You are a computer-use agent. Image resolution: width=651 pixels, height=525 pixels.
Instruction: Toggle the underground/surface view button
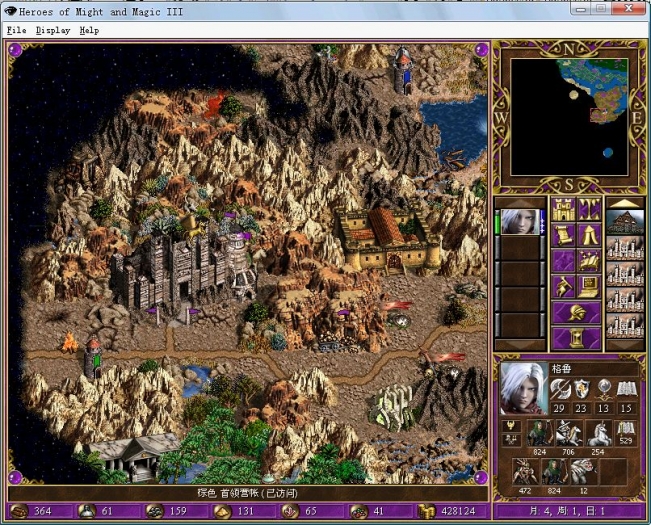pos(590,210)
